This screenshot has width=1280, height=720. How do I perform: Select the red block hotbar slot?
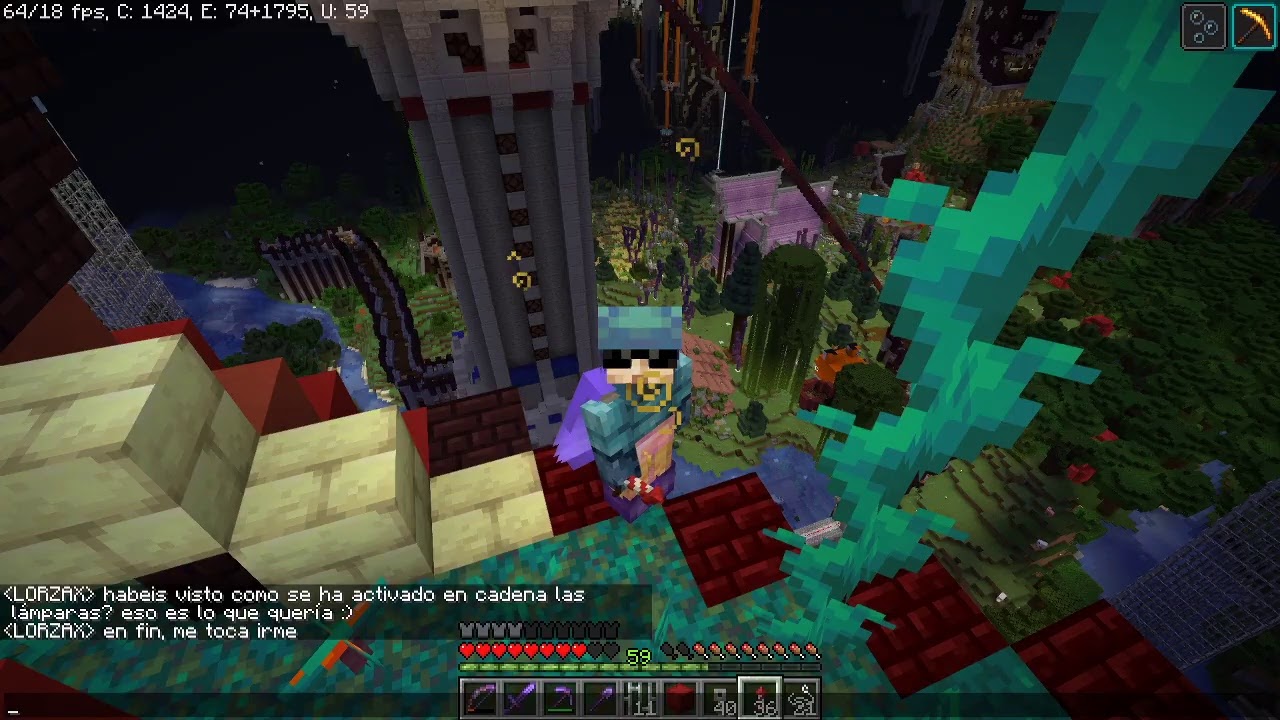680,698
